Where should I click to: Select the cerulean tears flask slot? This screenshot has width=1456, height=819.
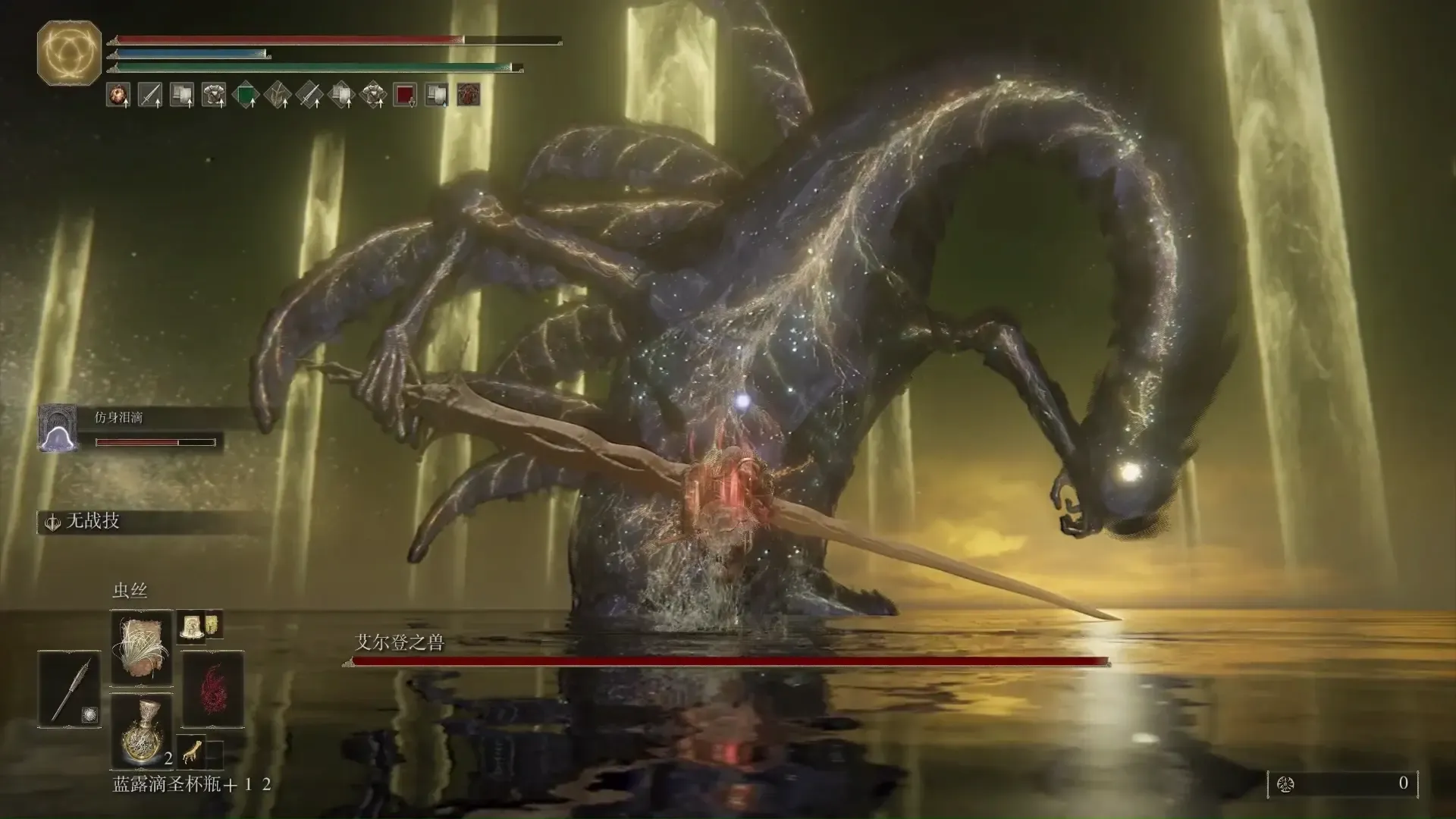(142, 730)
